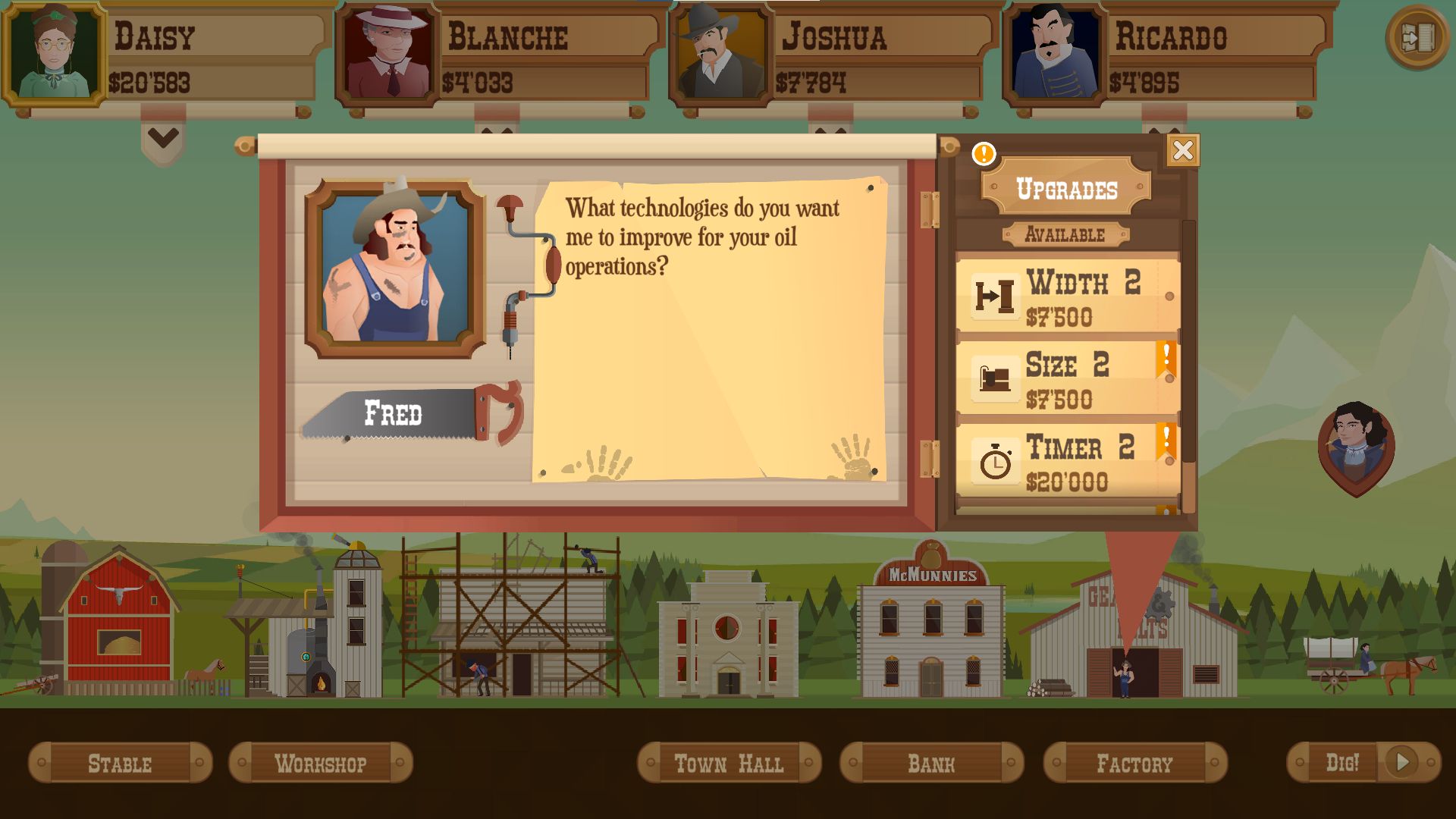Image resolution: width=1456 pixels, height=819 pixels.
Task: Click the character portrait map pin
Action: tap(1356, 445)
